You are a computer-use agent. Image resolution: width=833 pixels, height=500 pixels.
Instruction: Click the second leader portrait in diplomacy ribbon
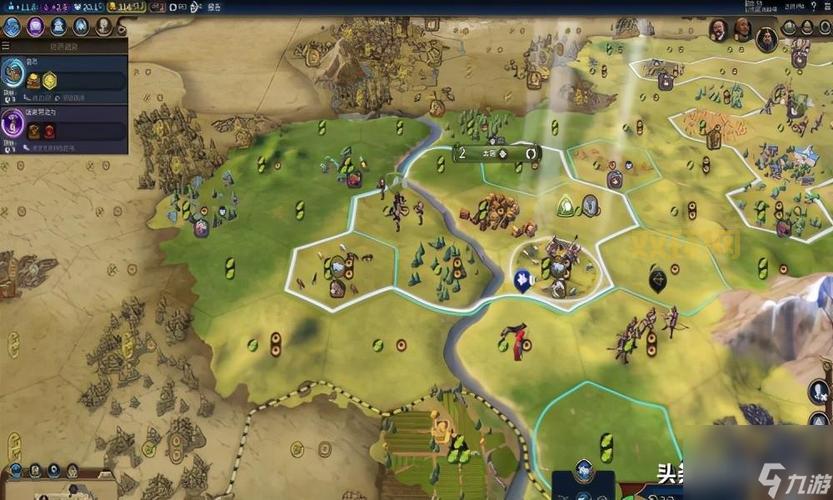point(741,29)
